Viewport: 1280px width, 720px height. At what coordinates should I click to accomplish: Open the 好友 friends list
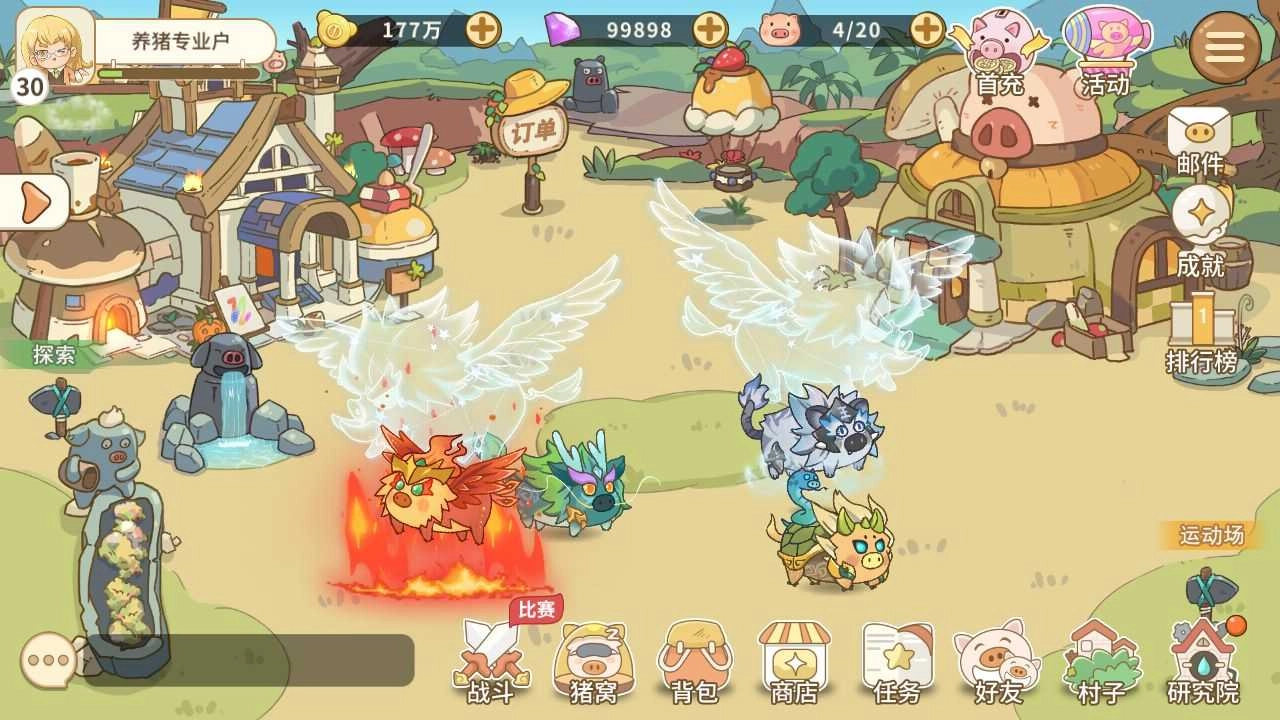[x=998, y=660]
